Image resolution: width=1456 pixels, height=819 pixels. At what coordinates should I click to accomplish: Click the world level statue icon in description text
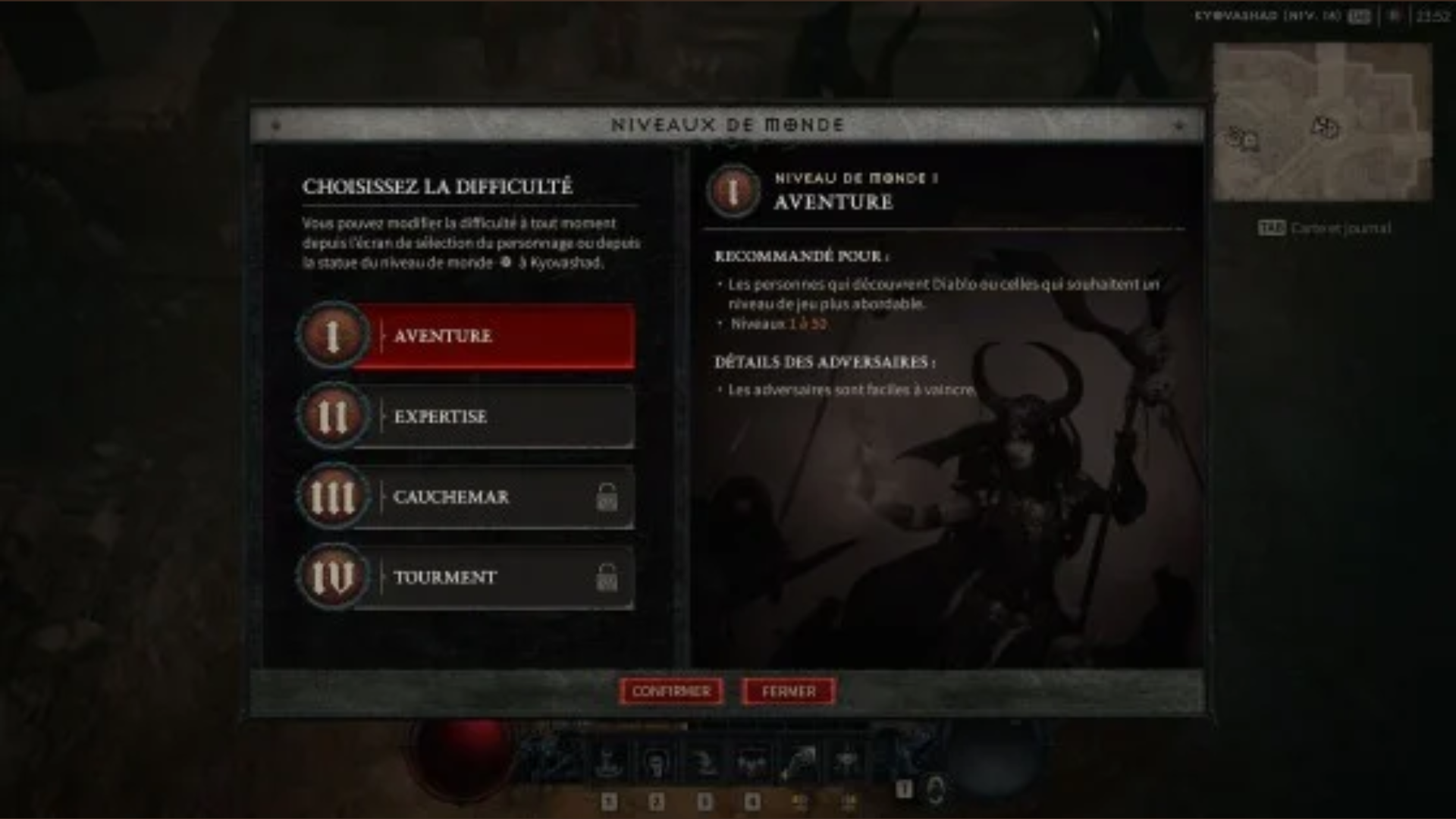pos(506,263)
